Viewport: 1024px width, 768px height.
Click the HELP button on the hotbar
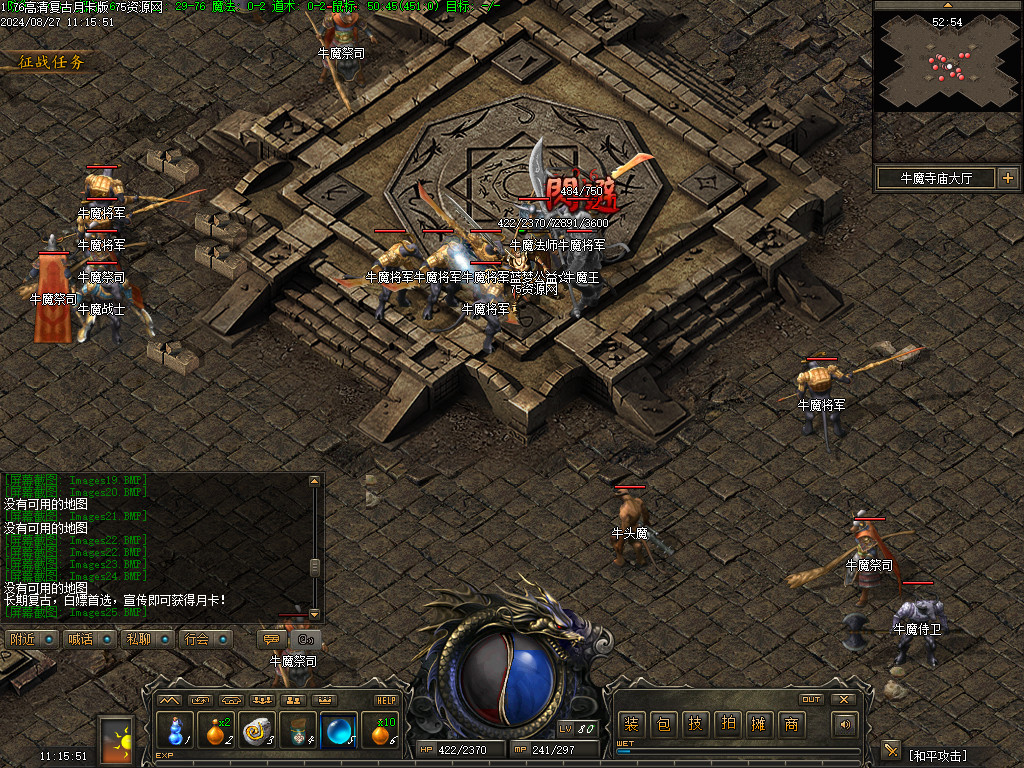tap(386, 700)
